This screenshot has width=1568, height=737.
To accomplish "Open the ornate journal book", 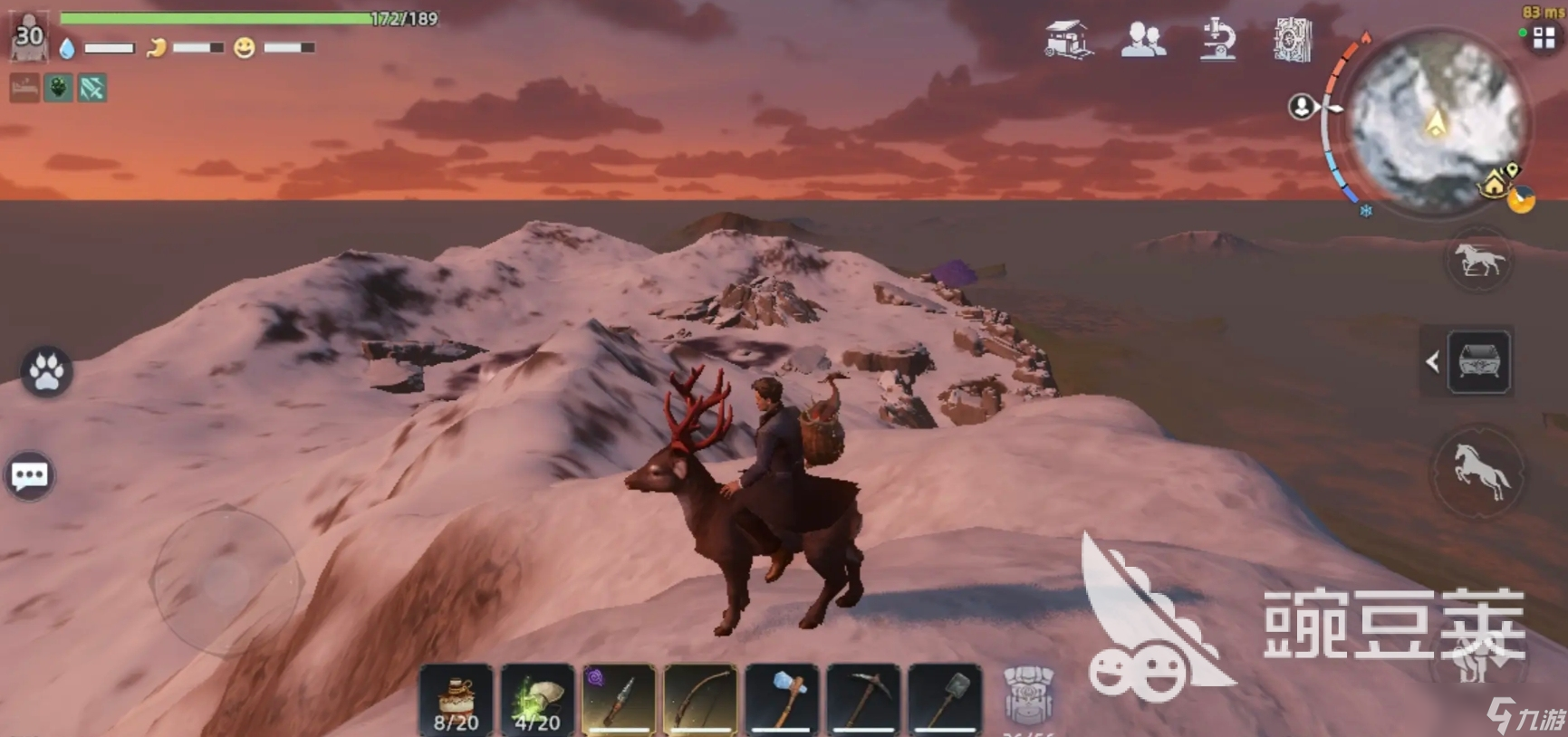I will pos(1293,40).
